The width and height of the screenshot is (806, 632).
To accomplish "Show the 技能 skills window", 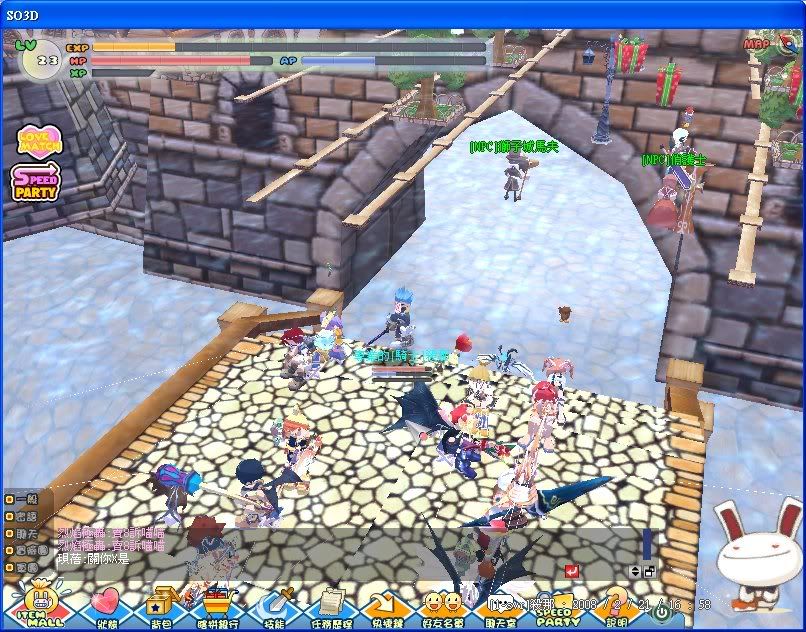I will pos(273,604).
